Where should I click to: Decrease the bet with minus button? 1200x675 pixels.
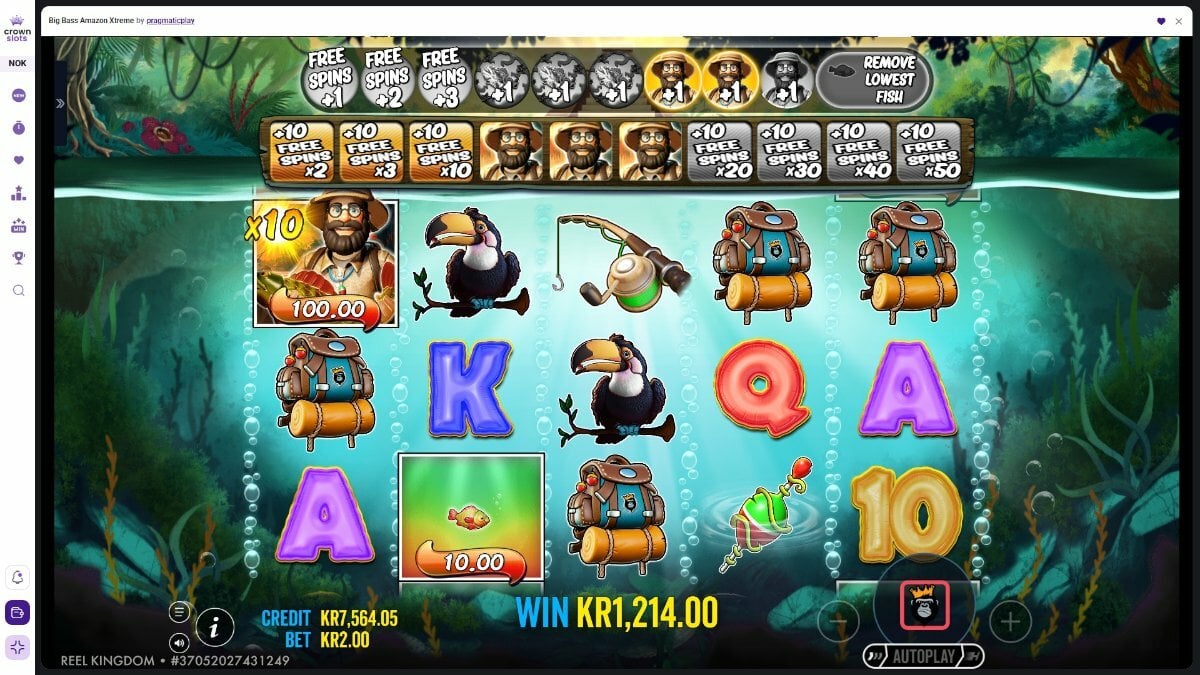click(x=838, y=622)
